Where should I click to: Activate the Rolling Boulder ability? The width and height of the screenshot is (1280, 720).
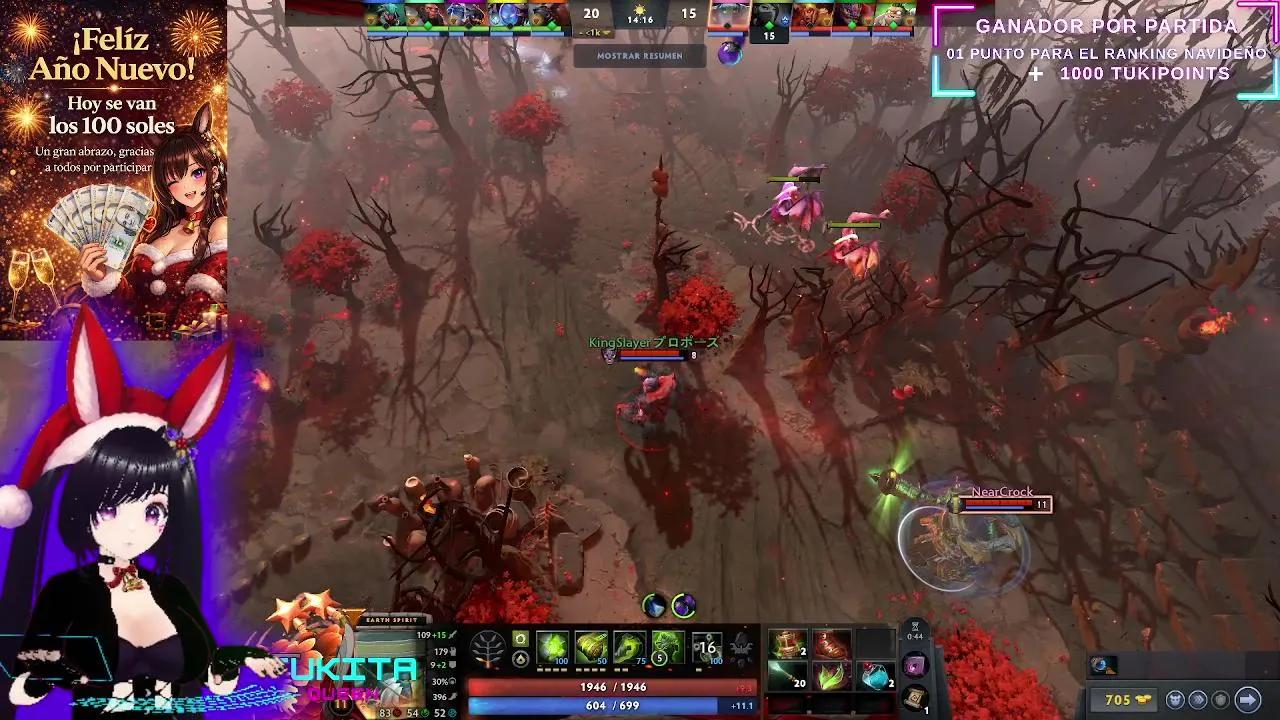(x=592, y=647)
